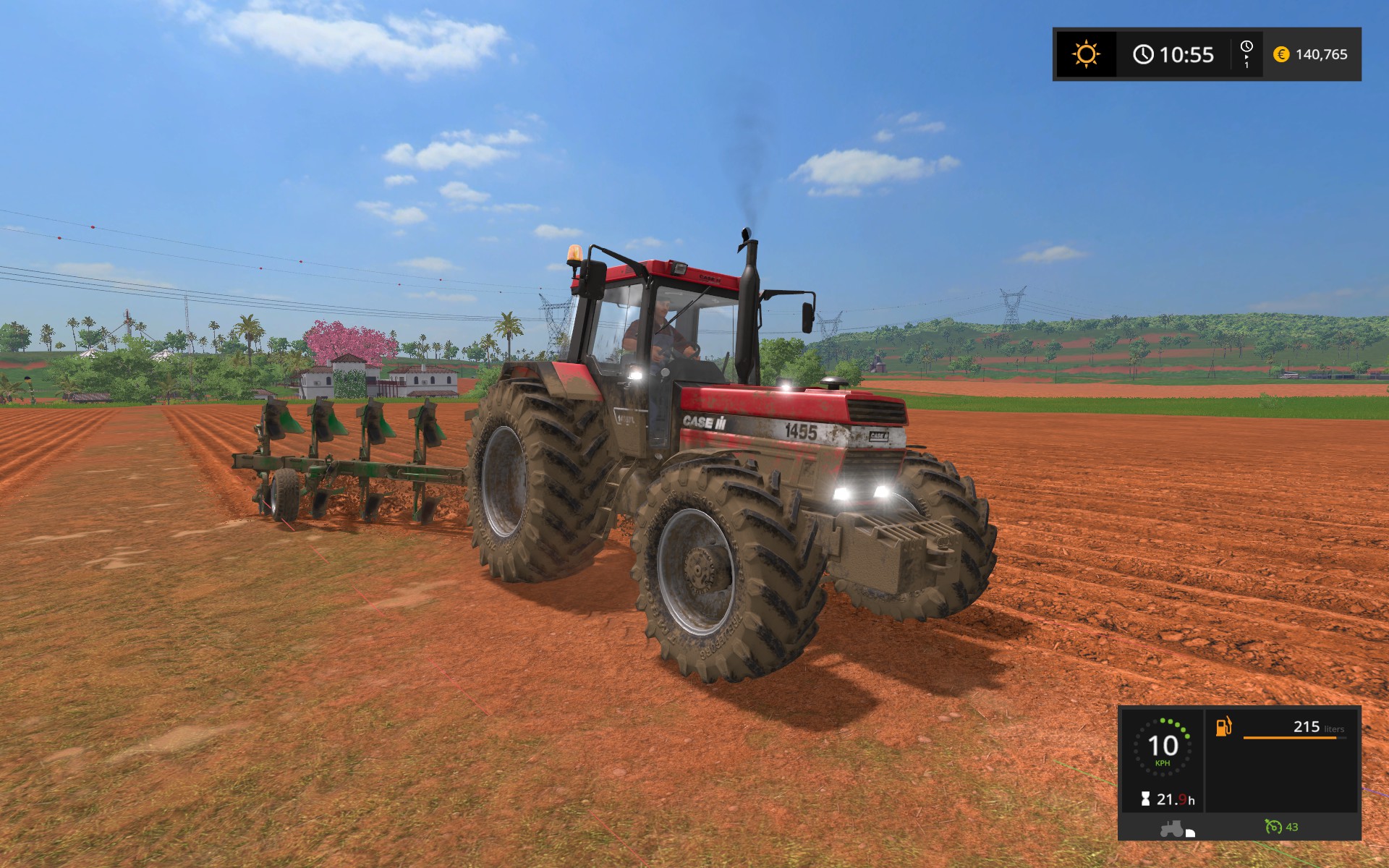This screenshot has height=868, width=1389.
Task: Click the 140,765 money balance
Action: click(x=1324, y=55)
